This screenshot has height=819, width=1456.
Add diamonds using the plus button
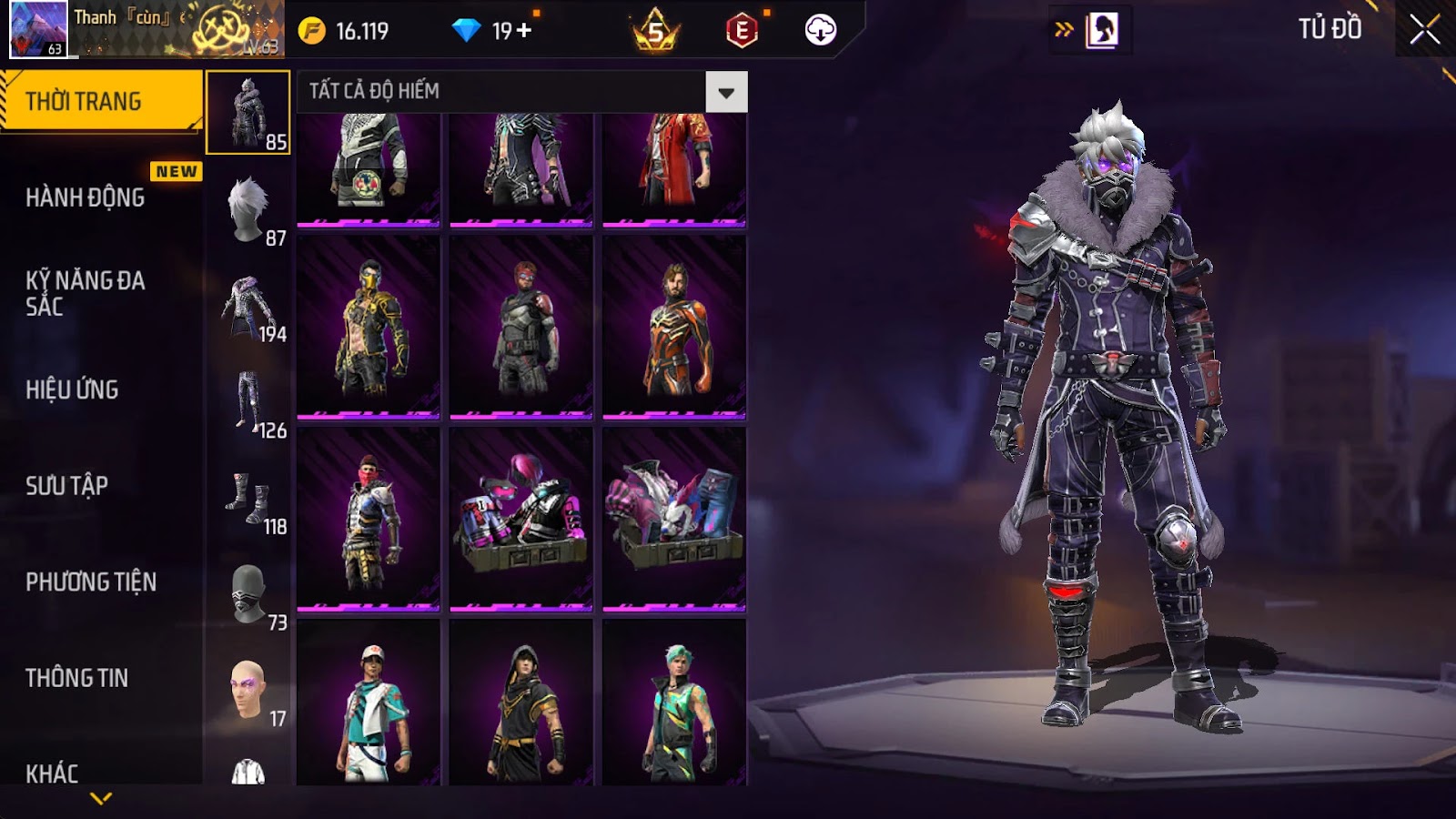[x=524, y=31]
